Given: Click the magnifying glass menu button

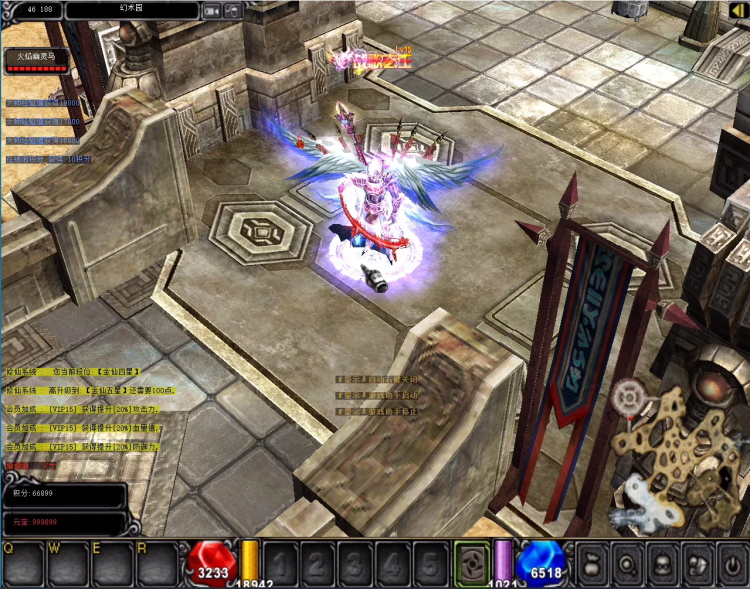Looking at the screenshot, I should tap(629, 564).
